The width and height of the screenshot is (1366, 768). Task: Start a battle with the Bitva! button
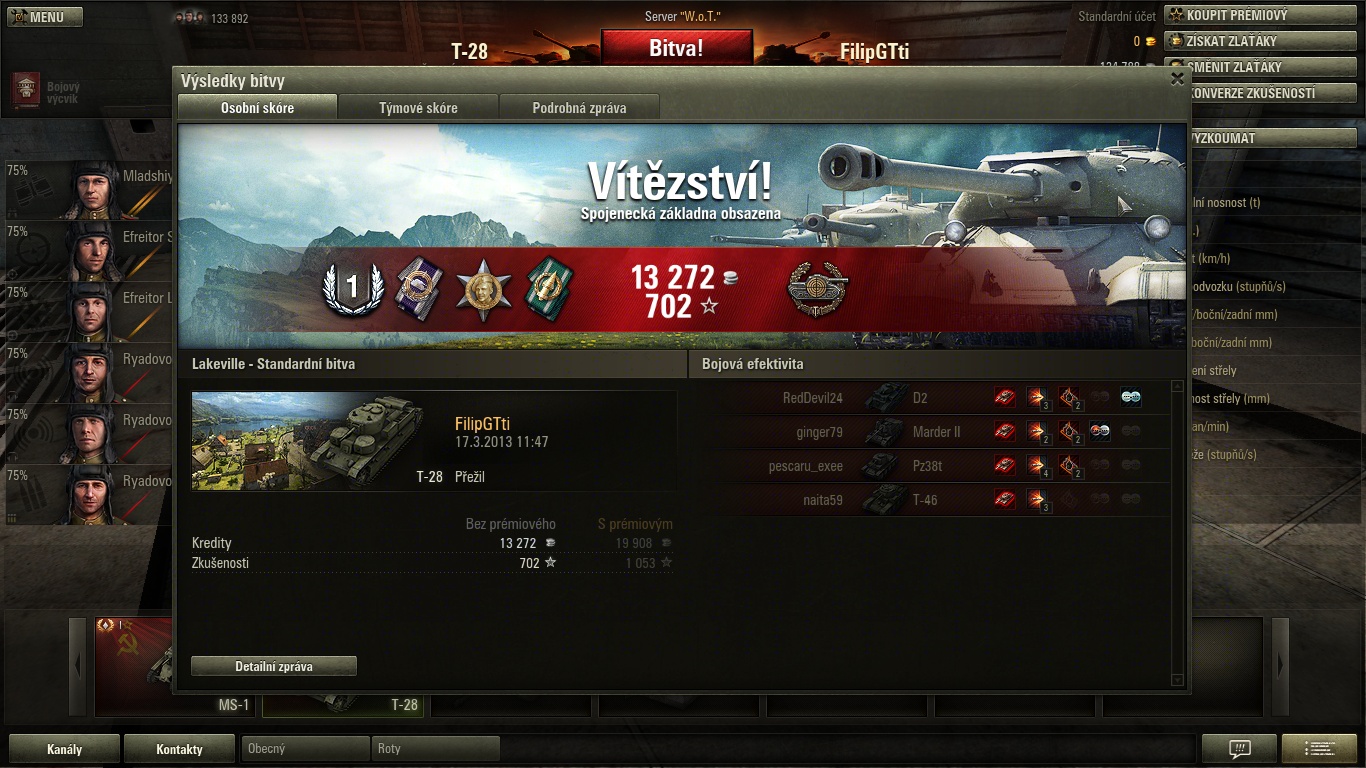tap(676, 47)
